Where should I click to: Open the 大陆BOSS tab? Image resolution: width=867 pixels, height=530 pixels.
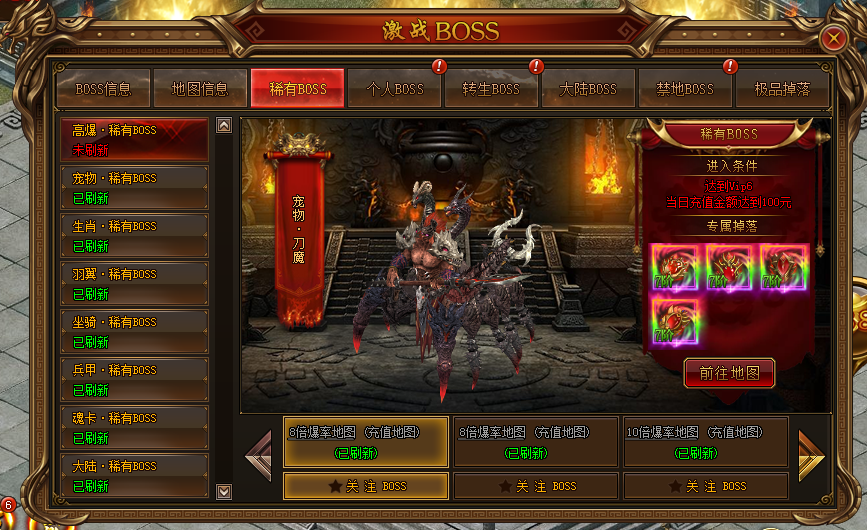588,89
